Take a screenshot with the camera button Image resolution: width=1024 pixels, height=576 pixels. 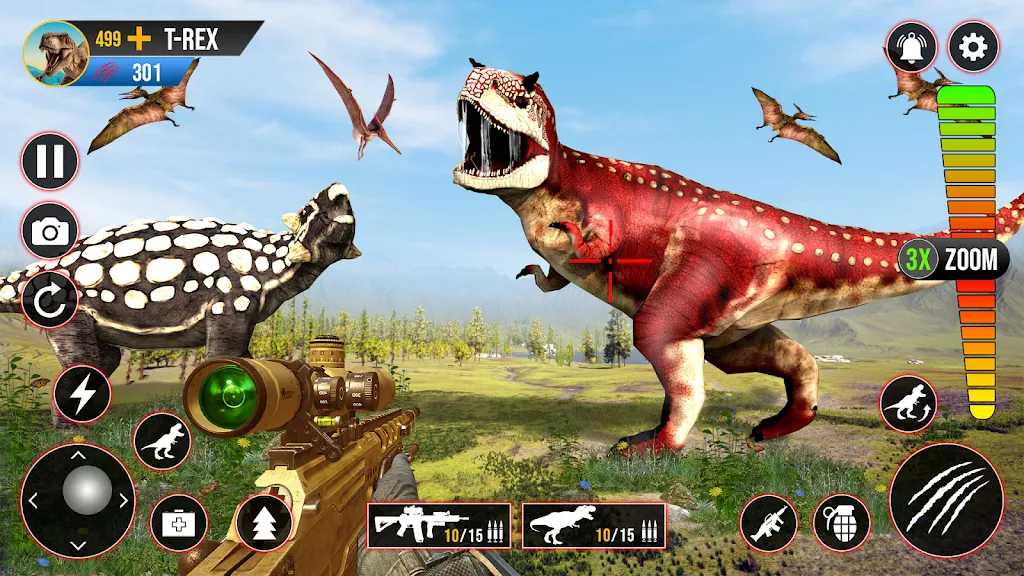click(50, 232)
